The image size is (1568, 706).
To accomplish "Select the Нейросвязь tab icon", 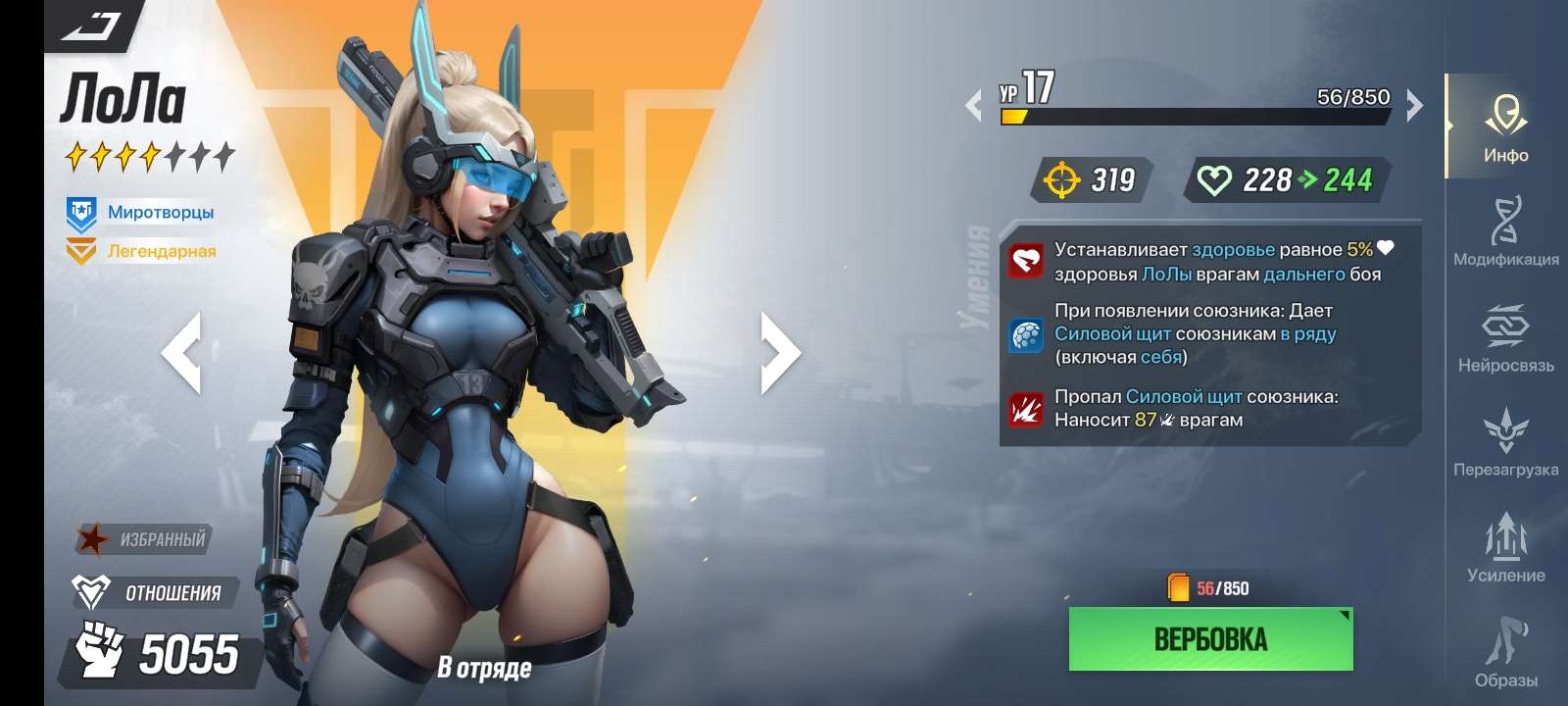I will tap(1506, 338).
